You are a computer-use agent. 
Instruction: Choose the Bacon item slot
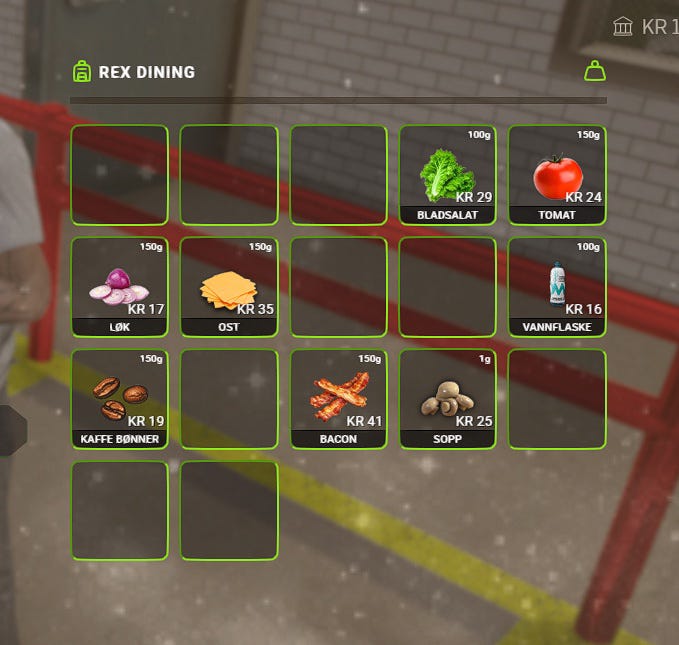point(338,399)
